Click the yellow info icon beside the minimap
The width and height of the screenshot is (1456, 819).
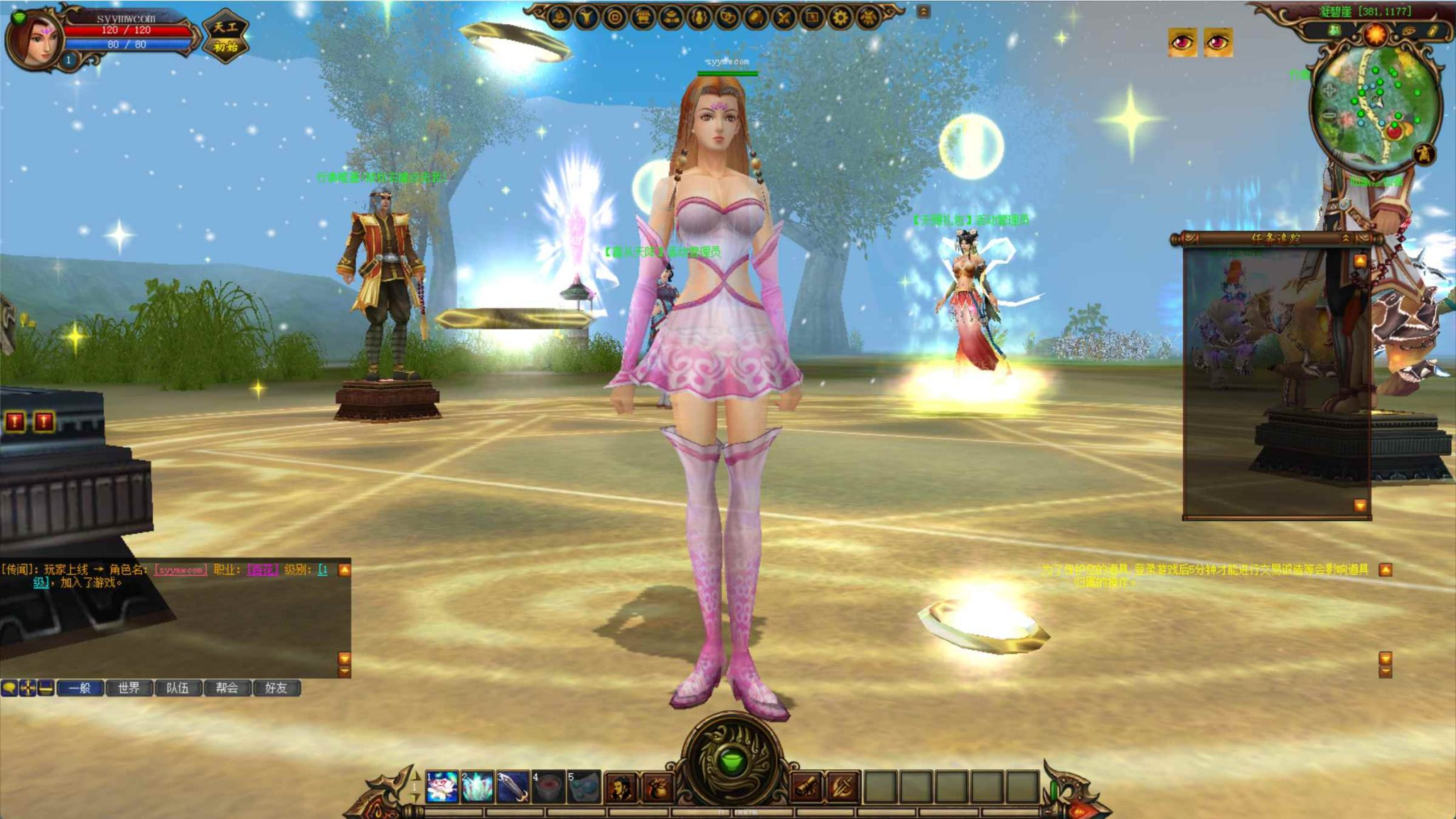tap(1433, 31)
